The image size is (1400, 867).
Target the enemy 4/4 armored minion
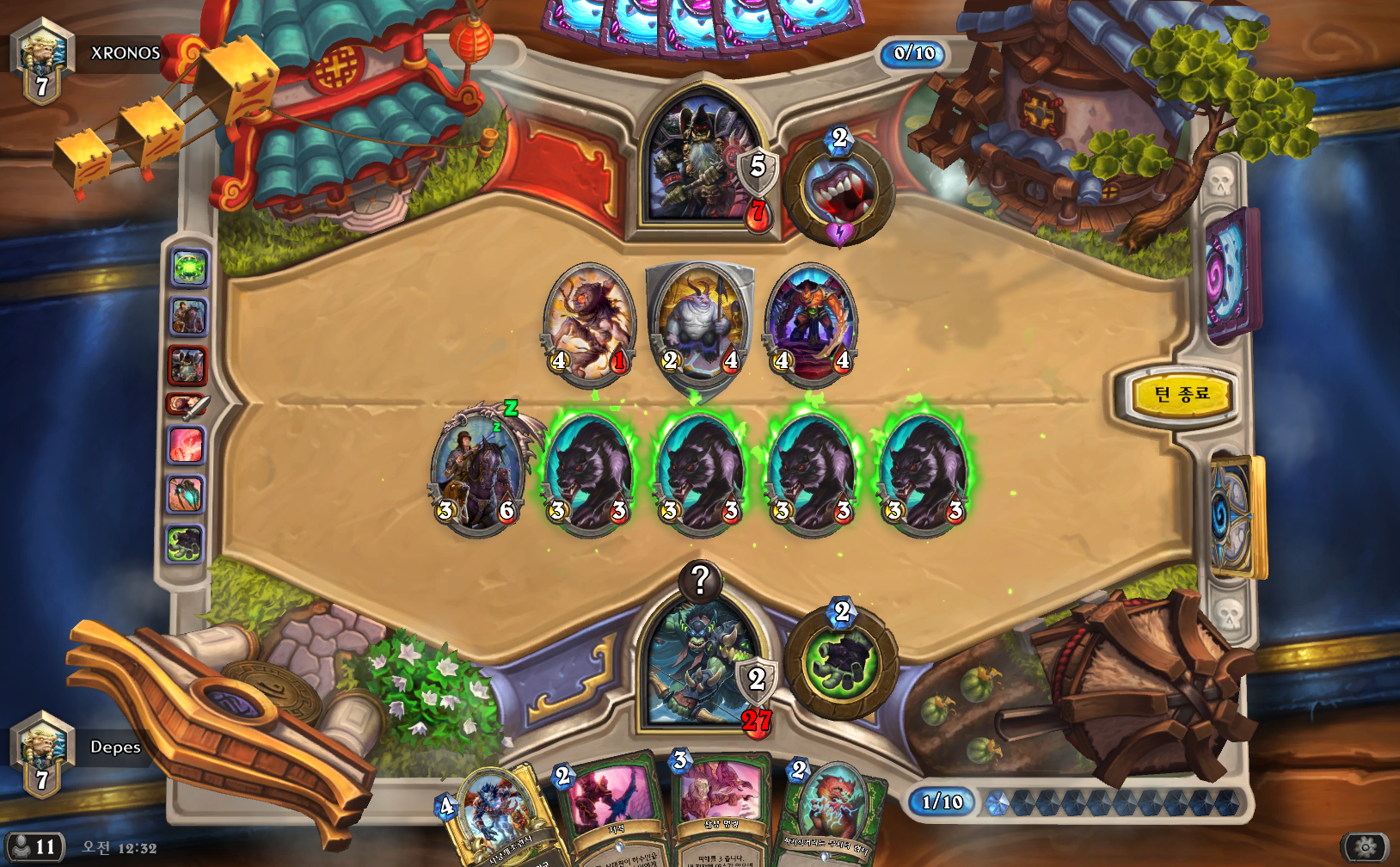tap(812, 323)
